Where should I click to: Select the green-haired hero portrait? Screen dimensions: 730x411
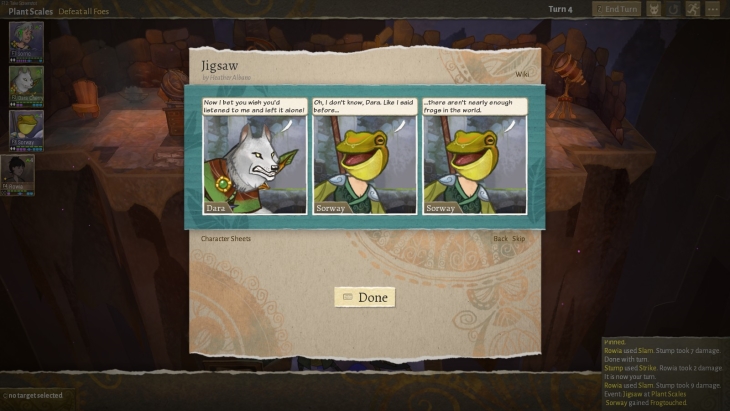click(x=26, y=39)
